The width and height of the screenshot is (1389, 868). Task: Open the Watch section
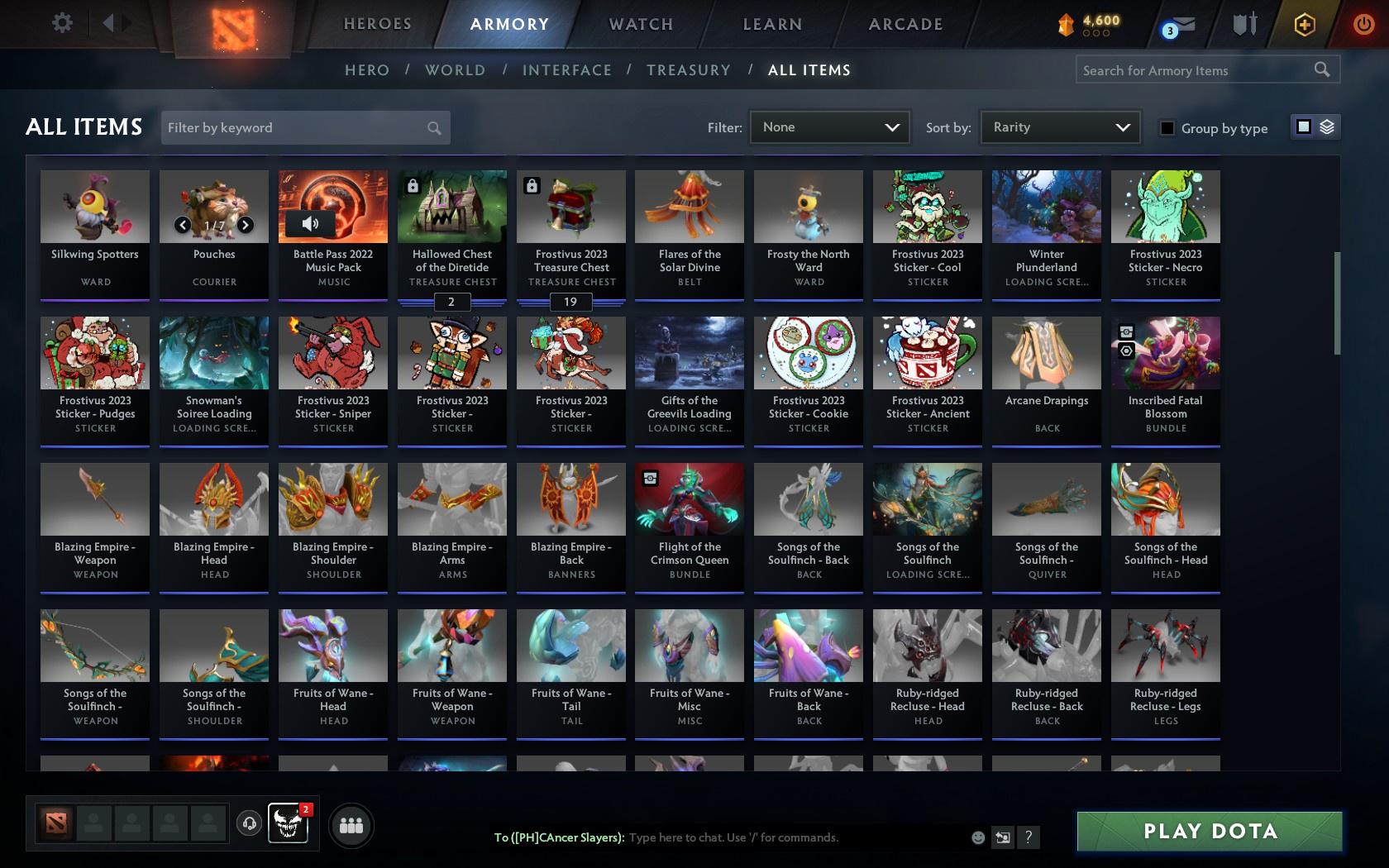640,24
